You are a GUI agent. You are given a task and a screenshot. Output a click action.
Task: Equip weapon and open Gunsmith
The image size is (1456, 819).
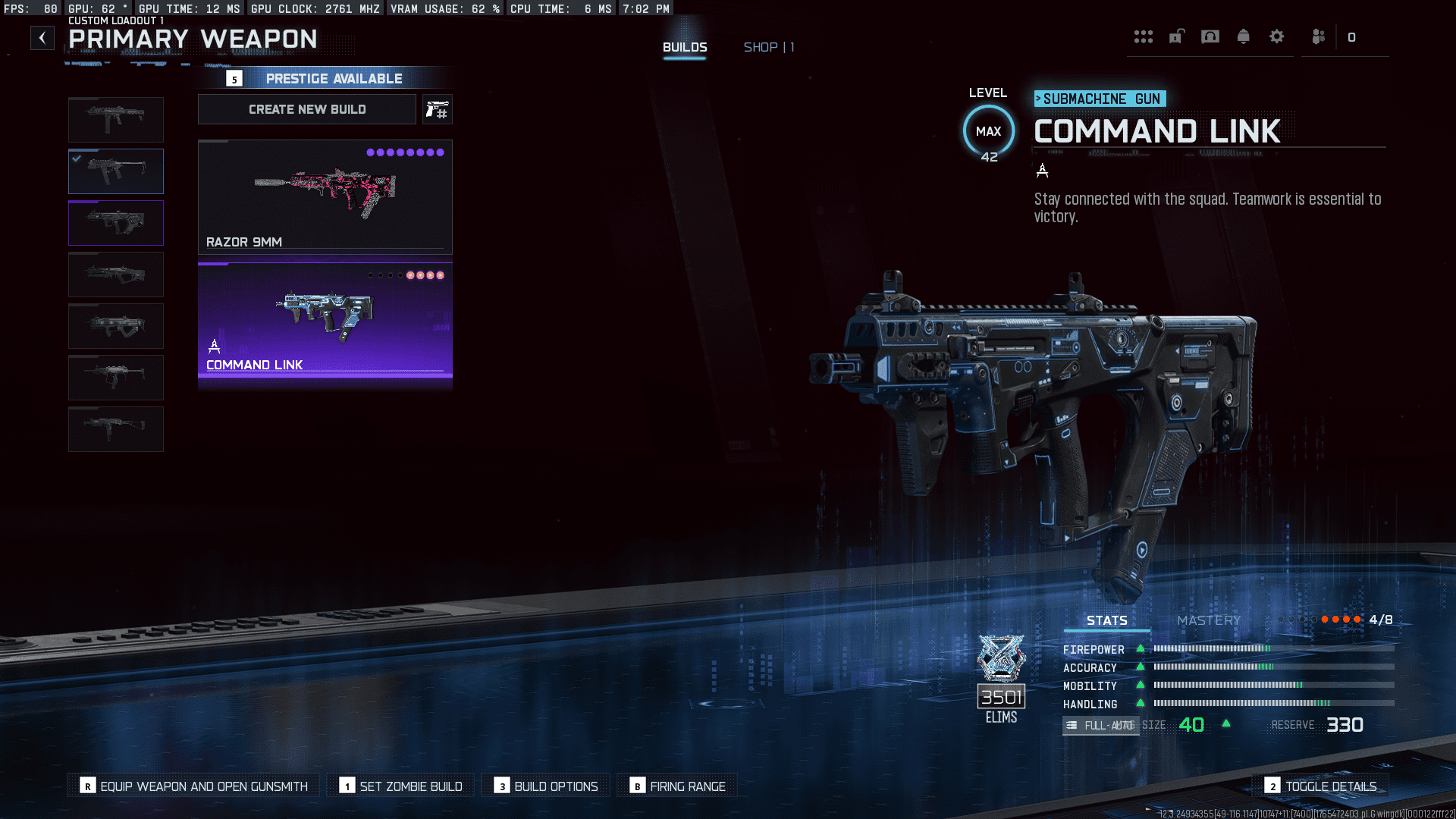coord(194,786)
